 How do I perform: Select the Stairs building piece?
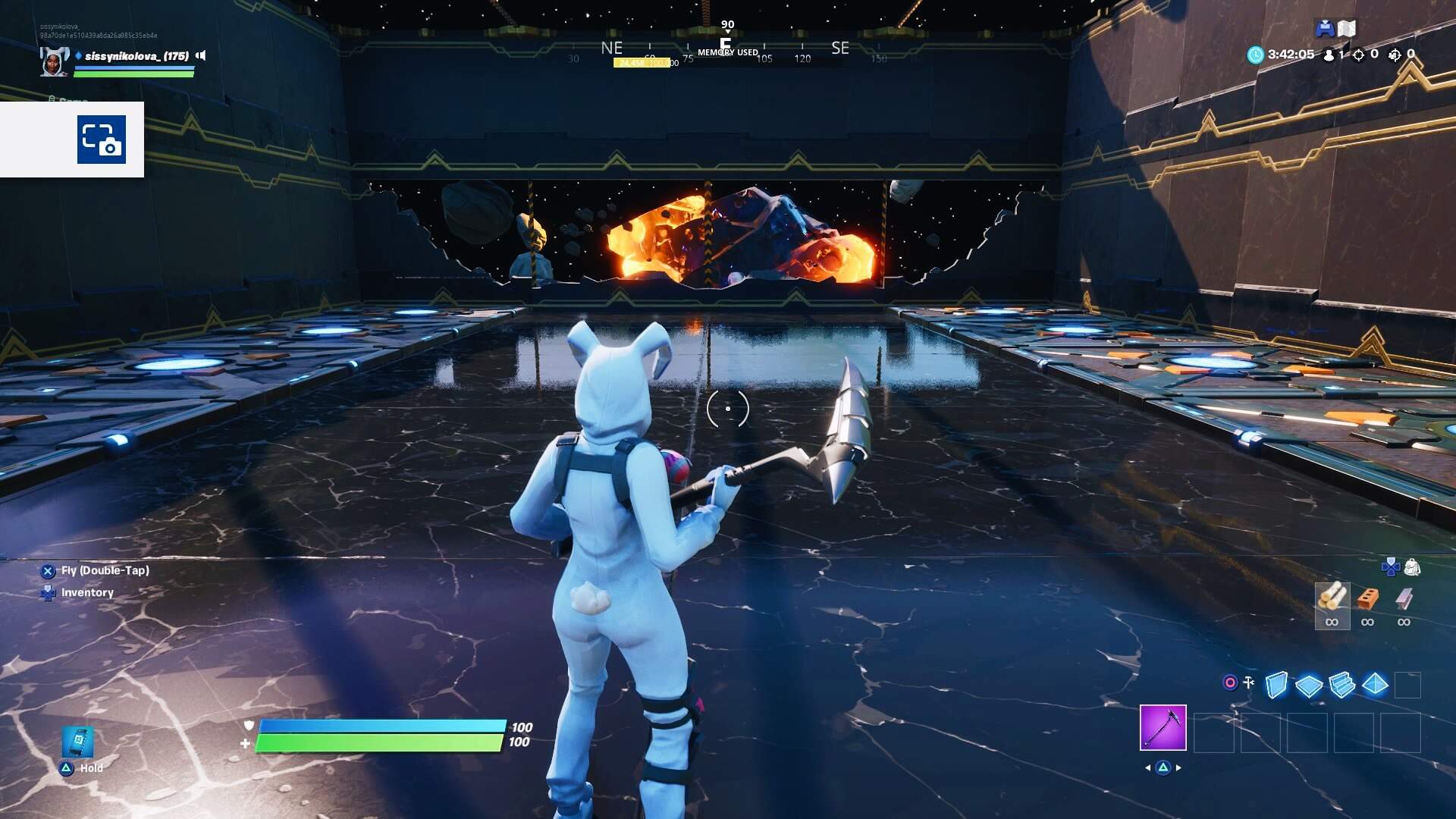click(1341, 684)
